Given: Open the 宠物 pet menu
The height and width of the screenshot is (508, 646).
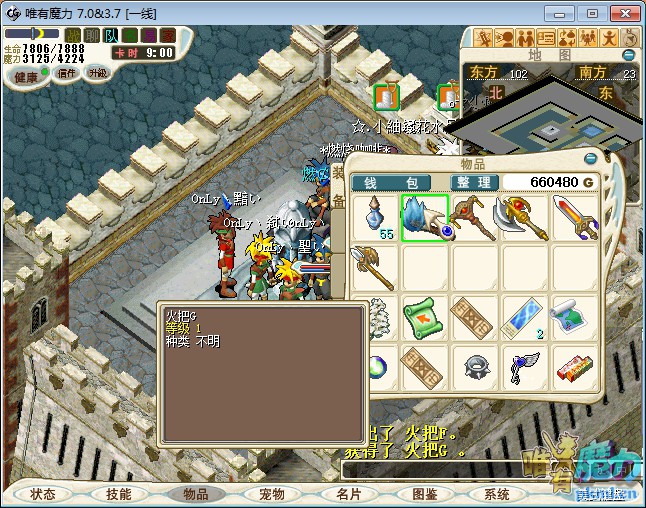Looking at the screenshot, I should [x=271, y=494].
